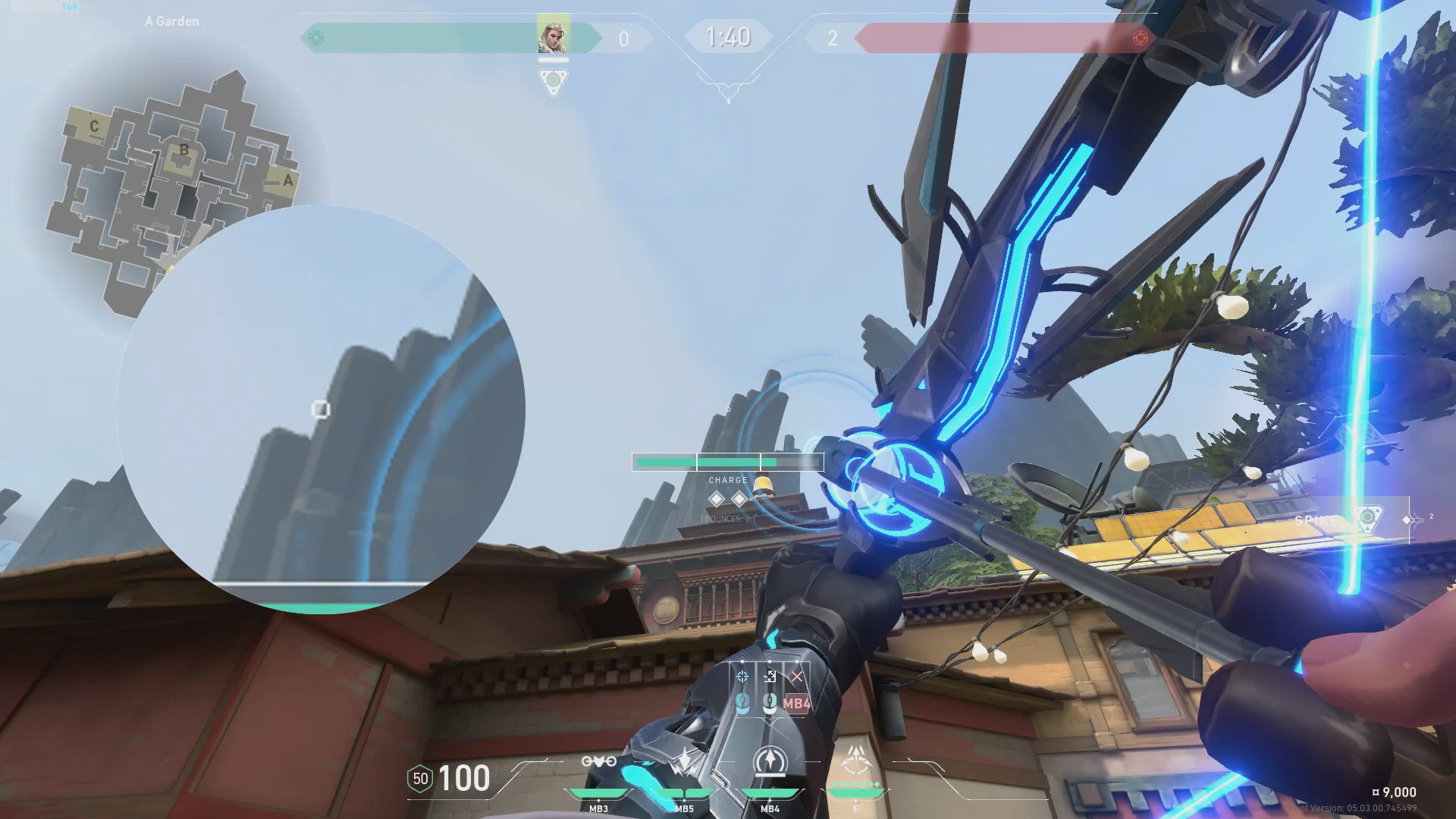Click the crosshair fire-bolt hint icon

click(x=742, y=676)
